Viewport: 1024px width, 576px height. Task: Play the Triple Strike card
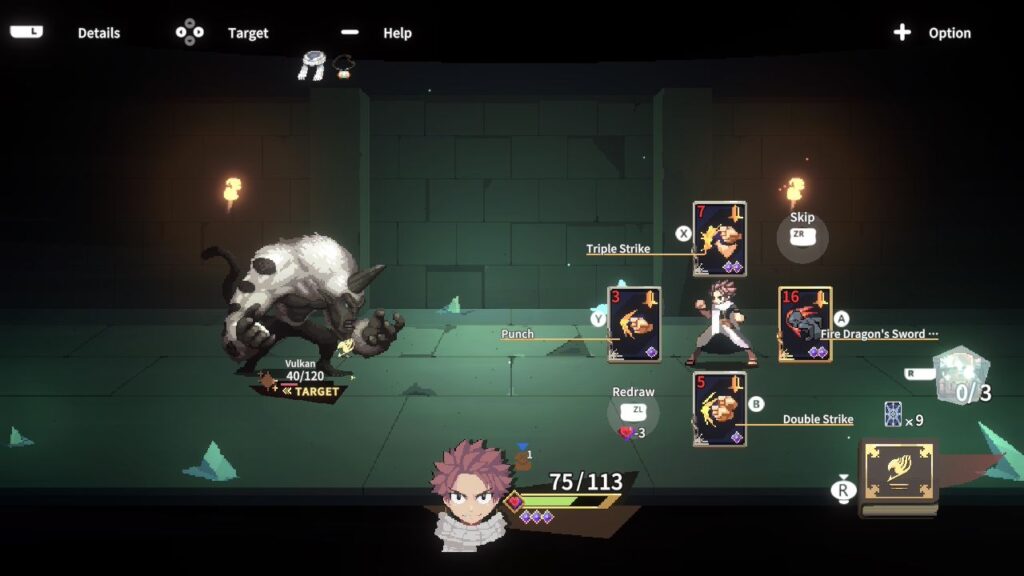719,239
